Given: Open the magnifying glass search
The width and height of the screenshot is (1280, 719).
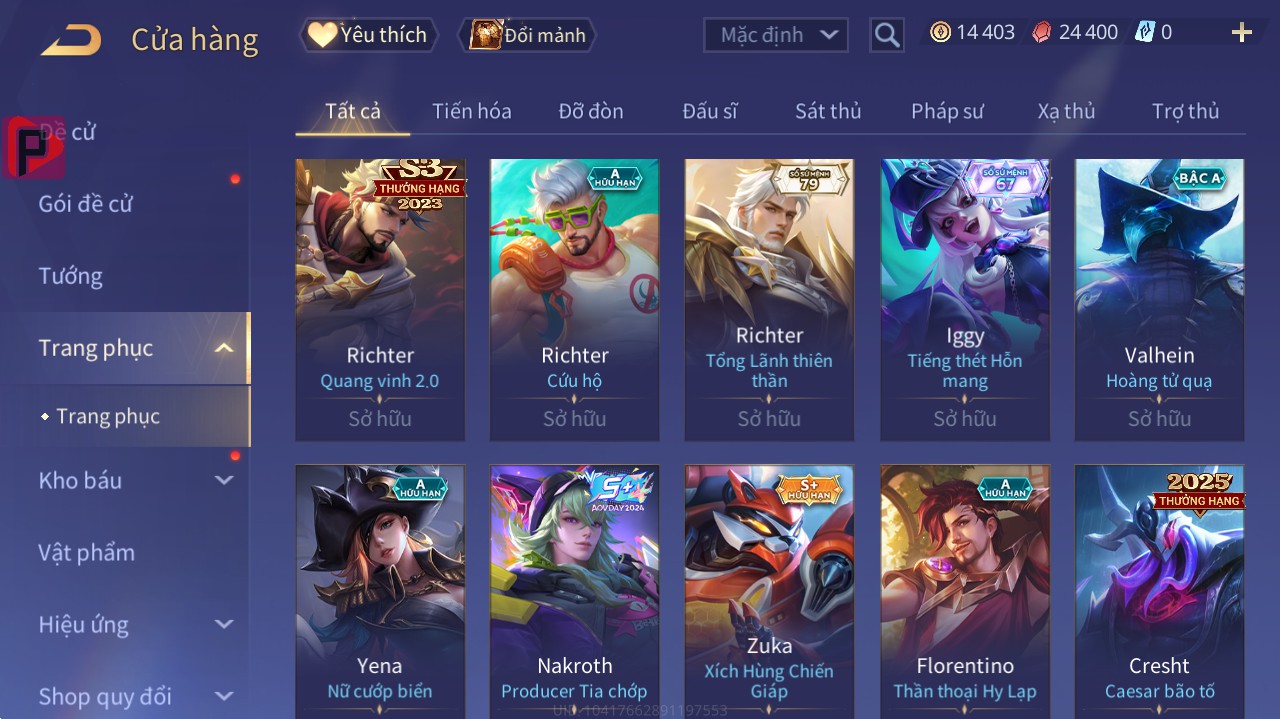Looking at the screenshot, I should pos(886,35).
